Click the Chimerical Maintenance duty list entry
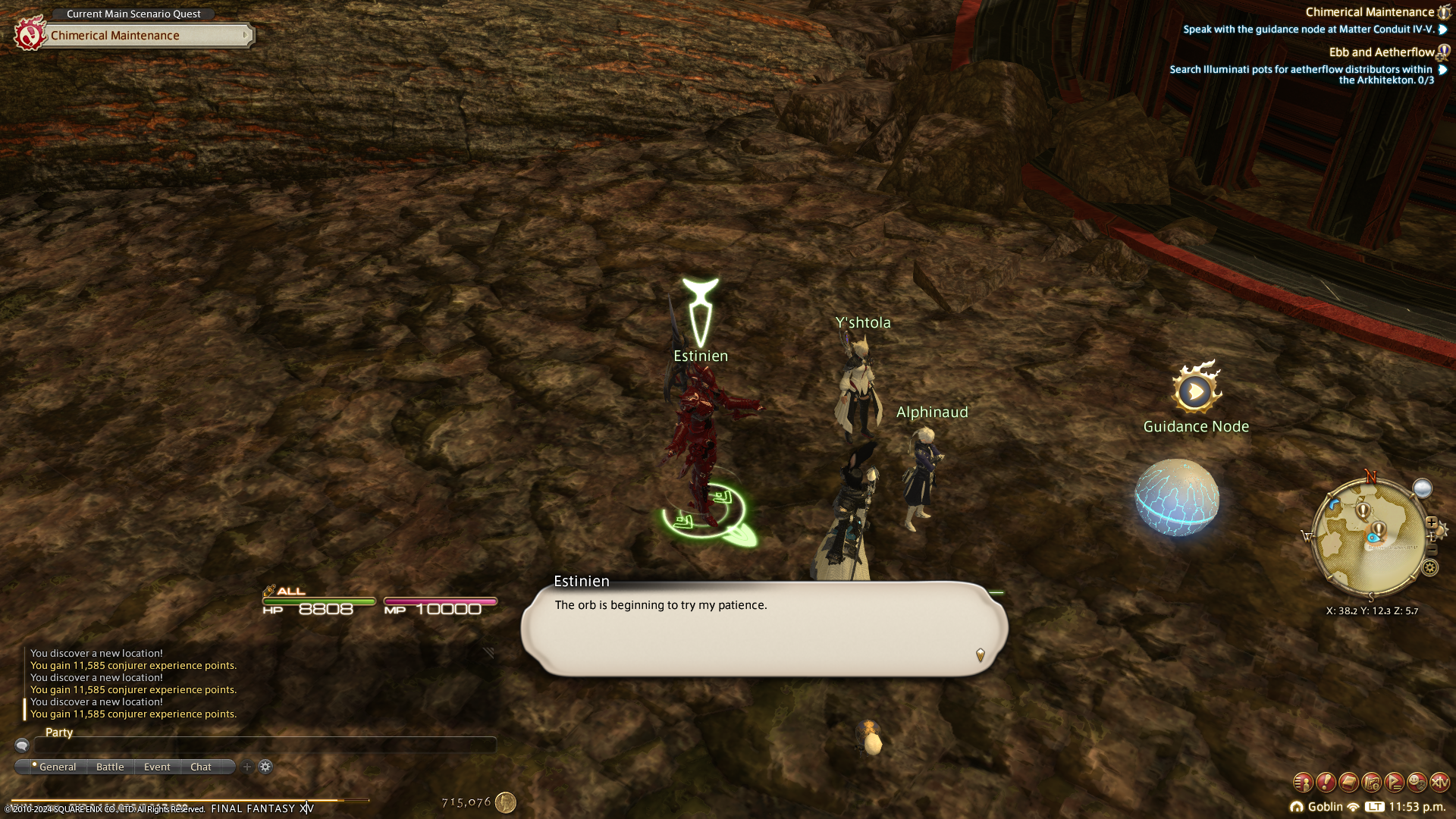Image resolution: width=1456 pixels, height=819 pixels. pyautogui.click(x=1369, y=12)
